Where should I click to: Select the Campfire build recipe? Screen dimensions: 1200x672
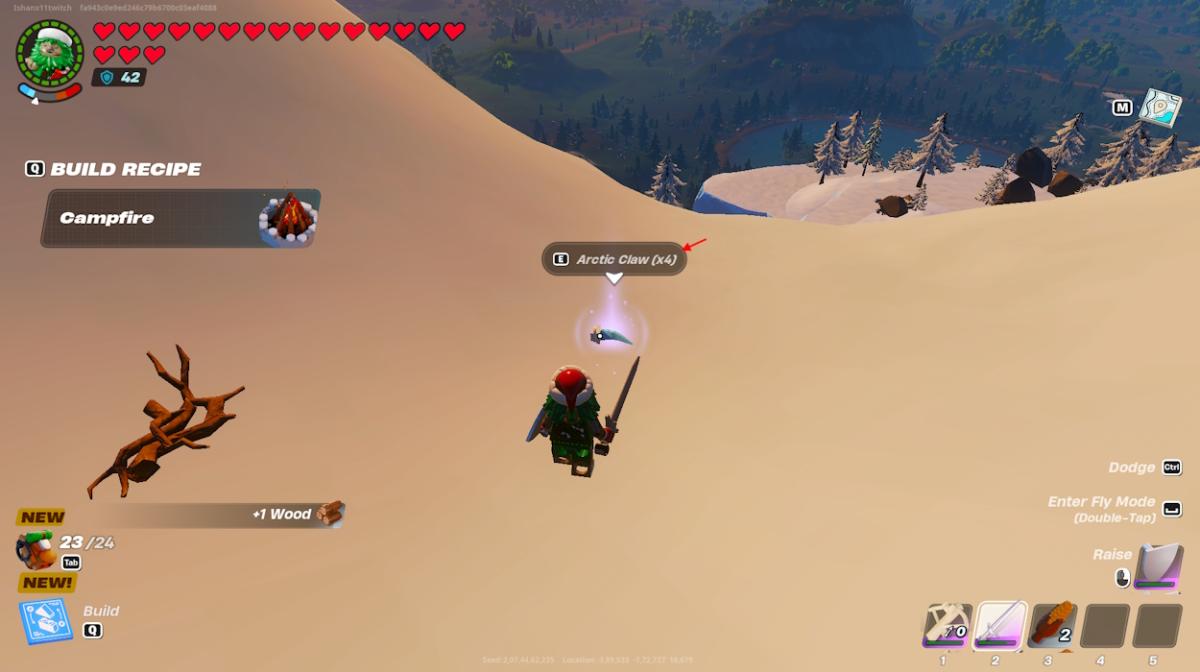(180, 218)
